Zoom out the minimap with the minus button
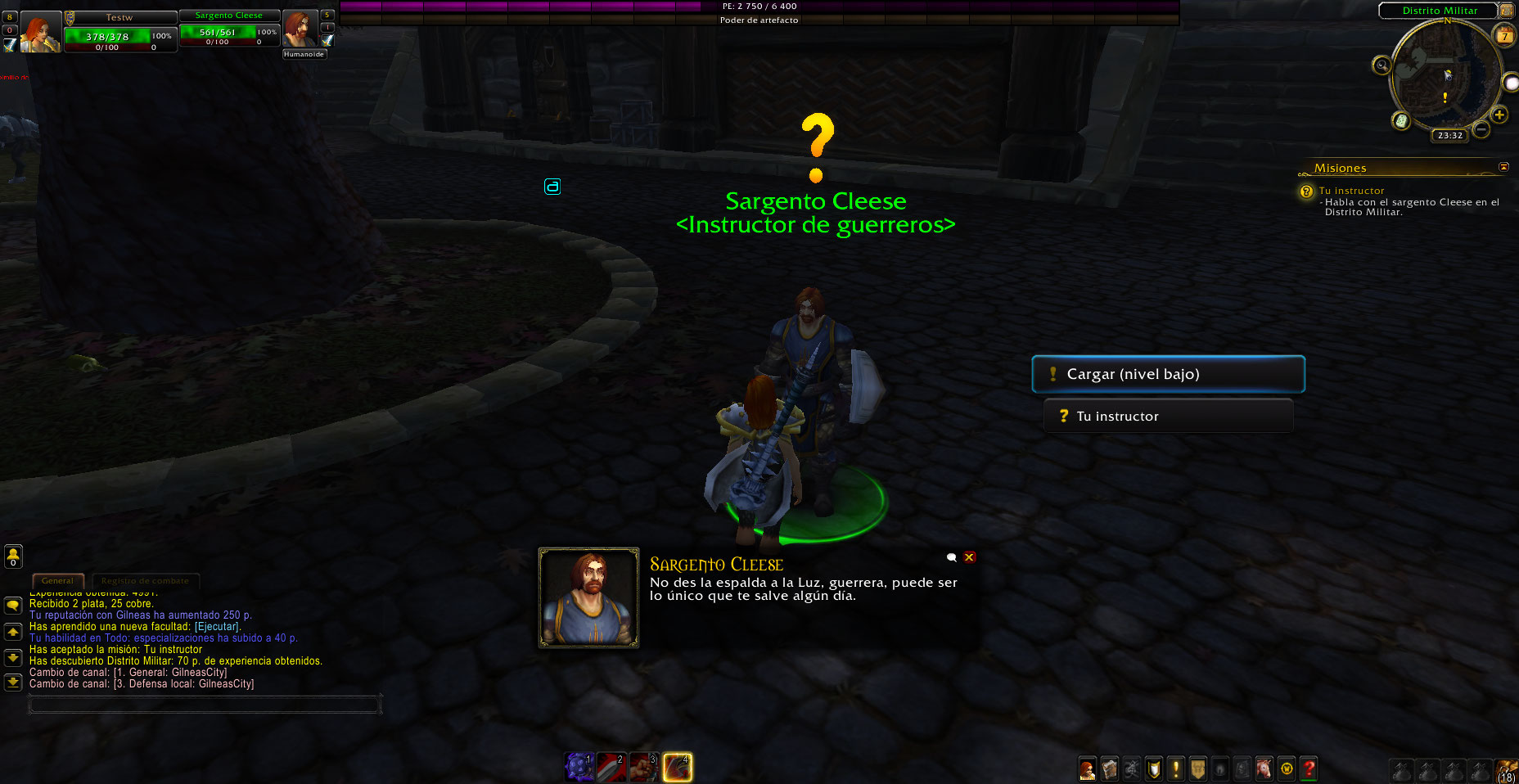1519x784 pixels. click(1481, 129)
